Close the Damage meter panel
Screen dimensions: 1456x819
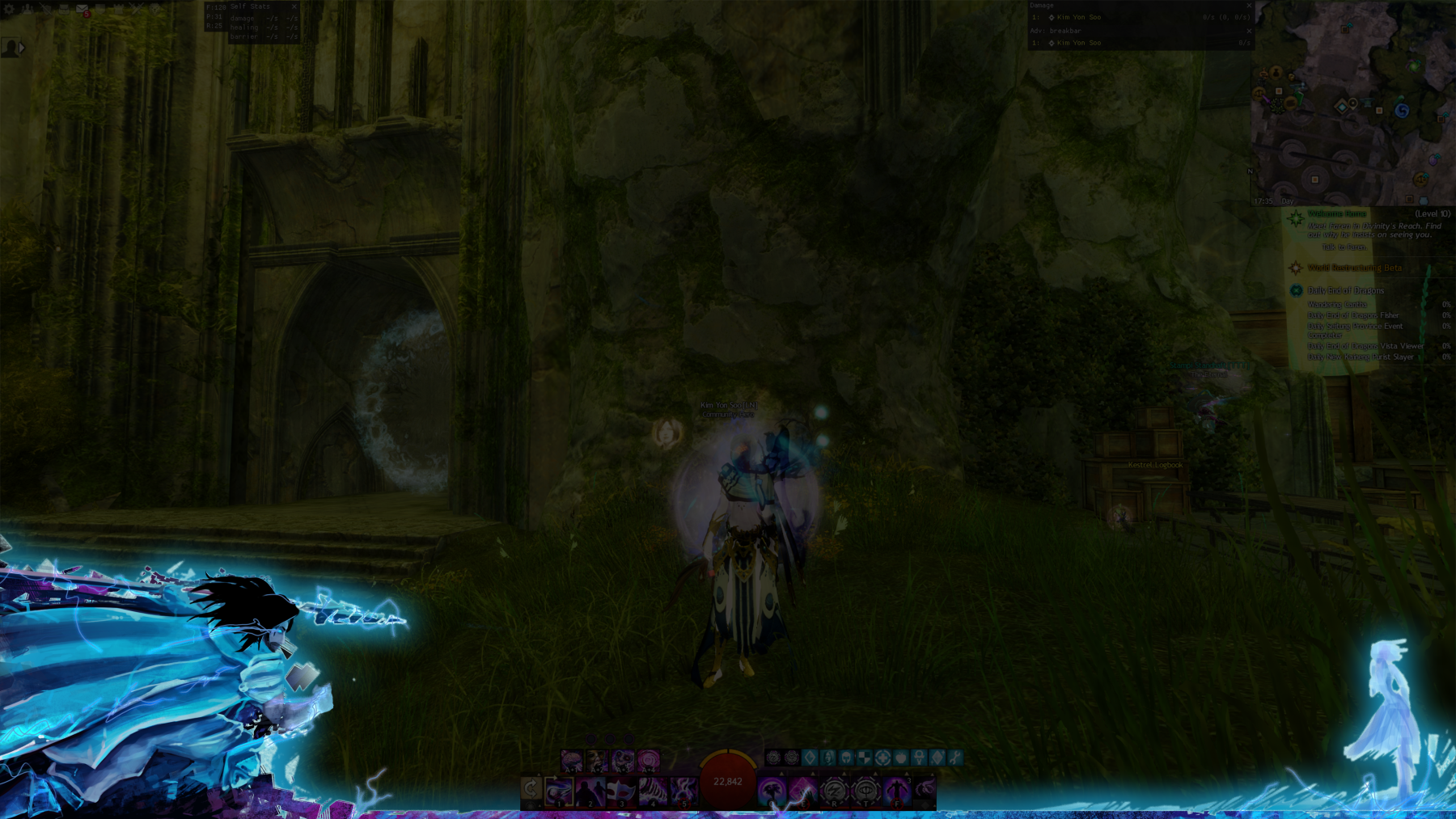[x=1249, y=6]
